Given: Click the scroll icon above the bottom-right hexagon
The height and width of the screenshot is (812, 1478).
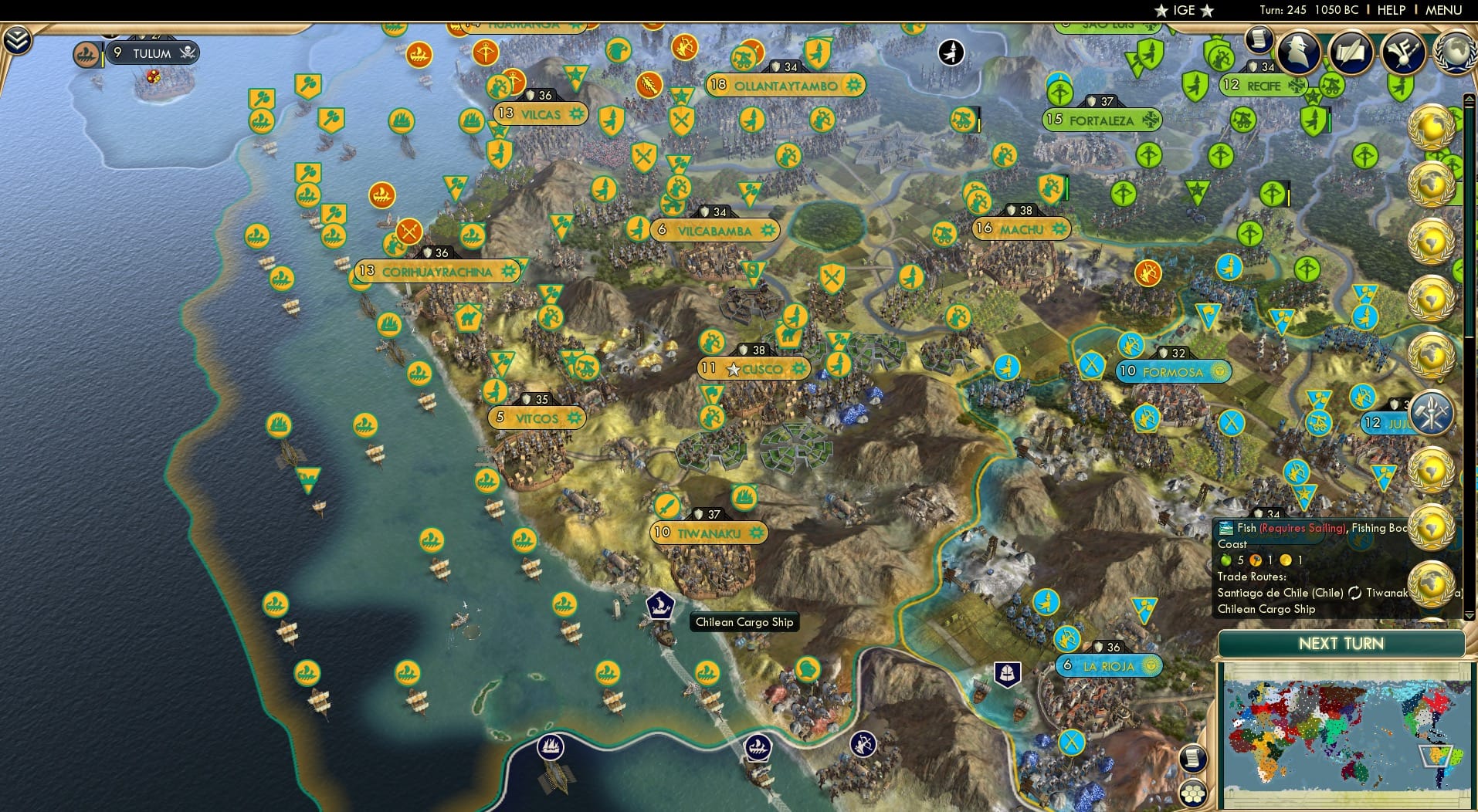Looking at the screenshot, I should 1192,759.
